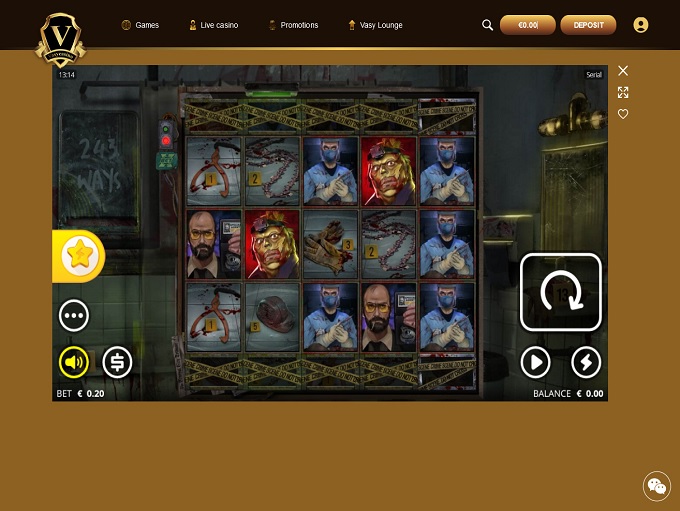Start autoplay with the play circle button
Image resolution: width=680 pixels, height=511 pixels.
click(x=536, y=362)
